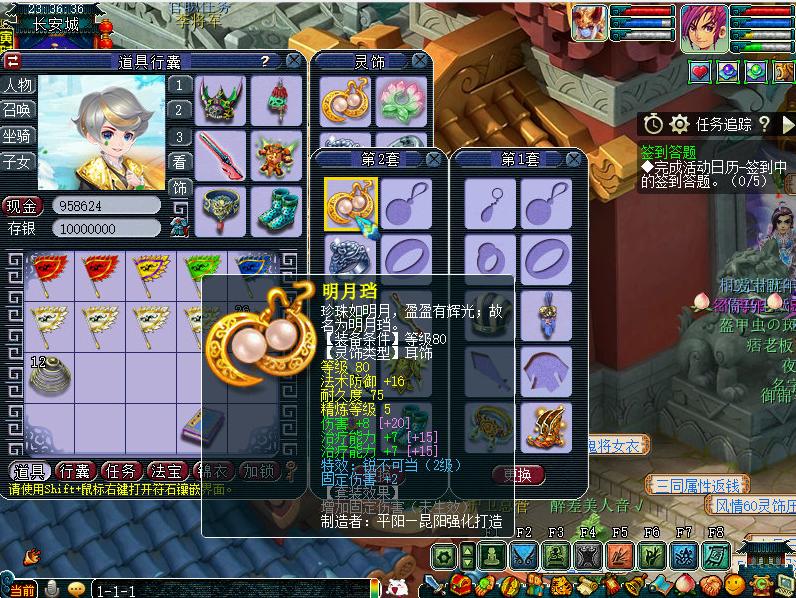Open the quest tracker settings gear
This screenshot has width=796, height=598.
[x=680, y=124]
